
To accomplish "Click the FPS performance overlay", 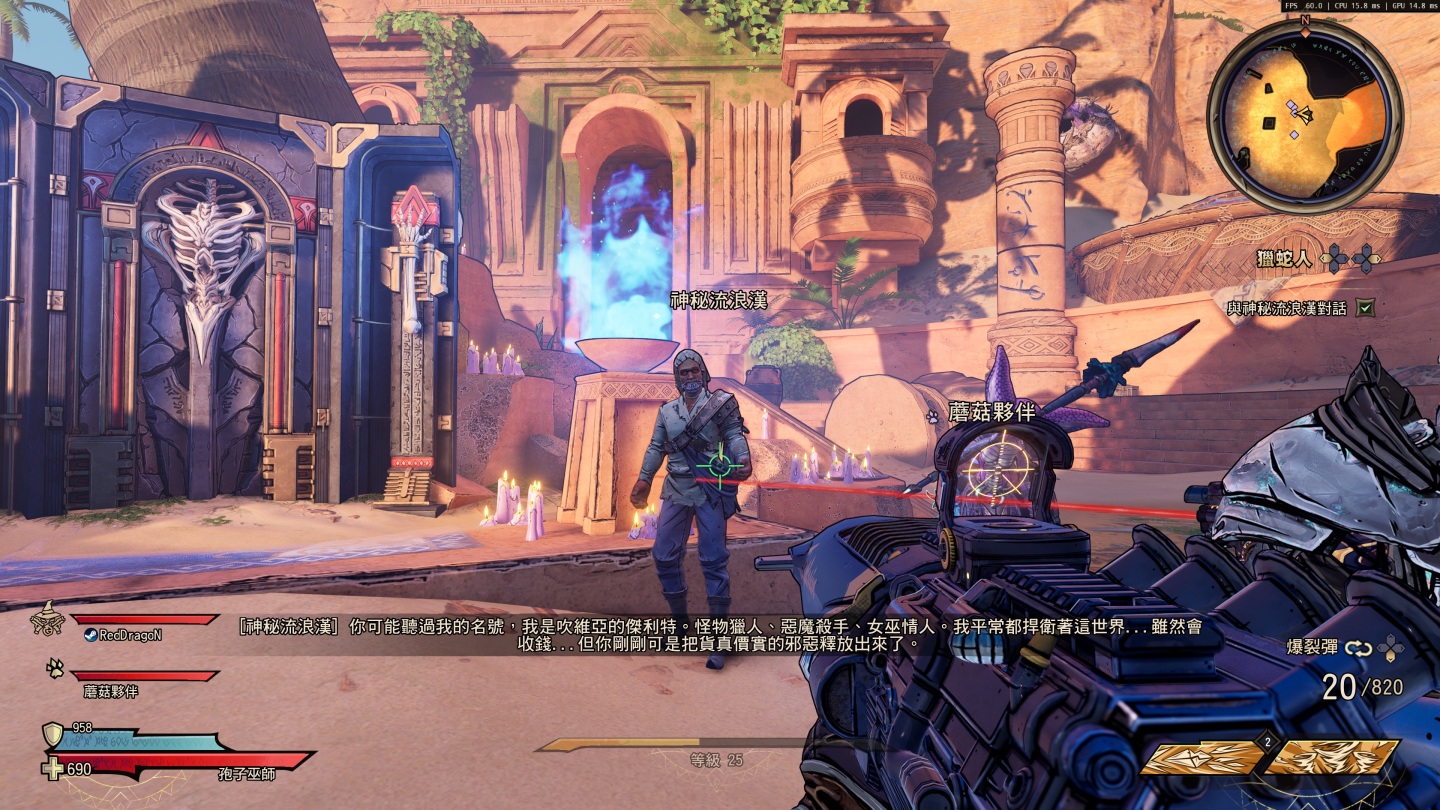I will click(x=1359, y=6).
